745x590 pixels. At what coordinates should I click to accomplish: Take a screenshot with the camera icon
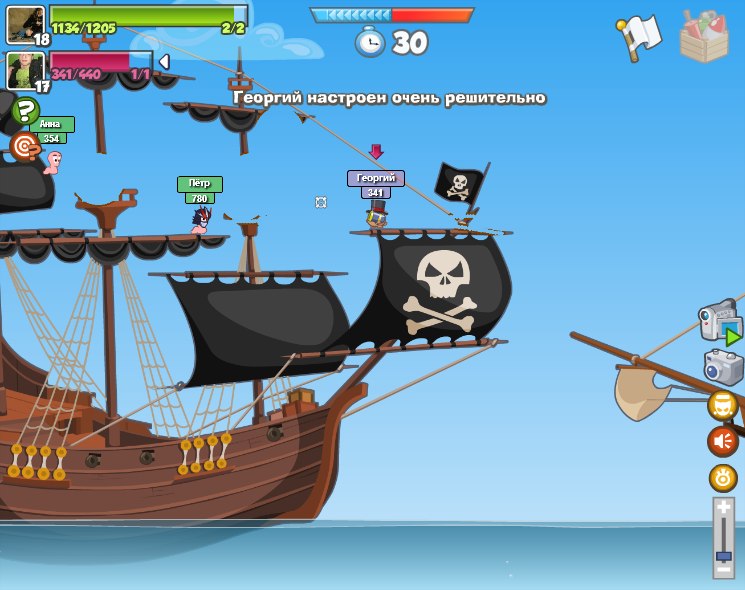coord(723,367)
